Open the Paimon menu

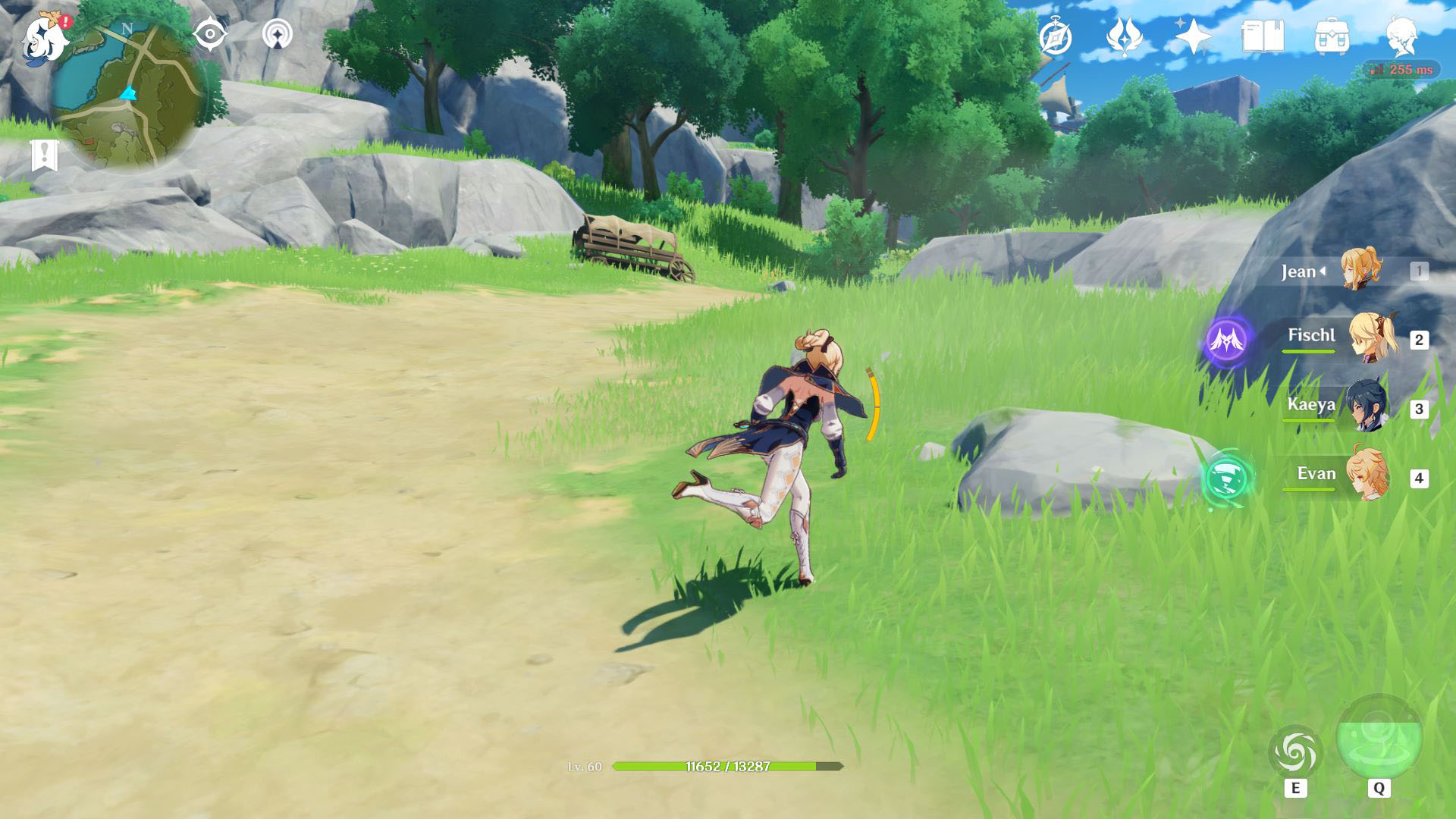coord(44,38)
